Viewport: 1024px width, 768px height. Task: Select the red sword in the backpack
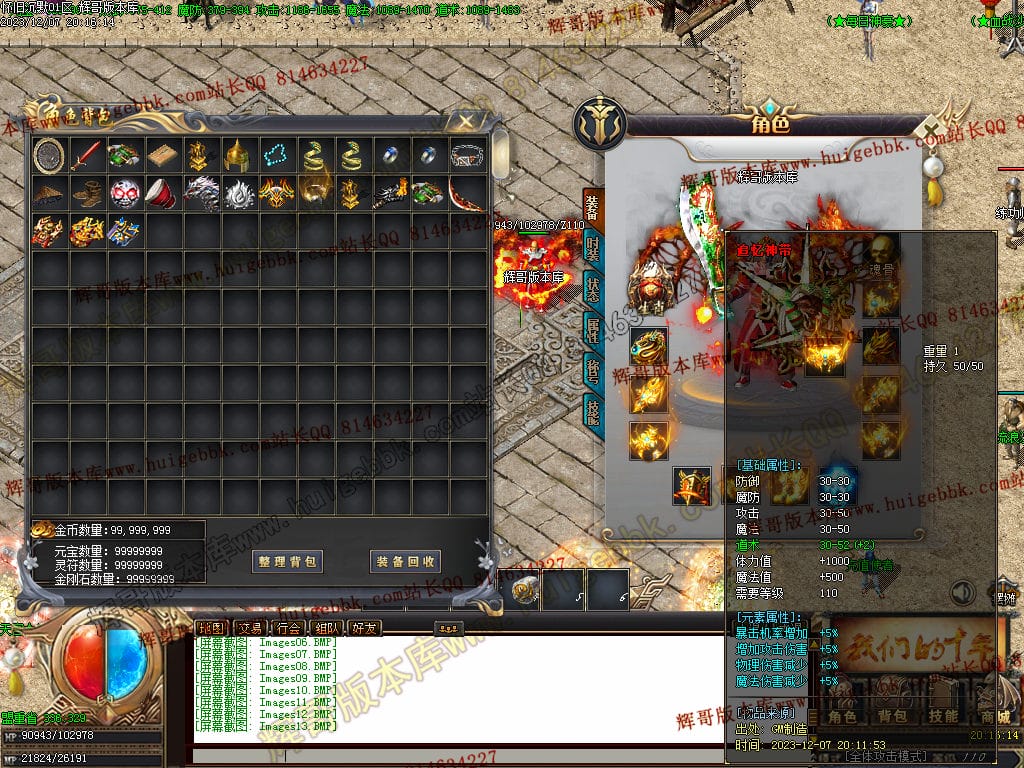[87, 155]
